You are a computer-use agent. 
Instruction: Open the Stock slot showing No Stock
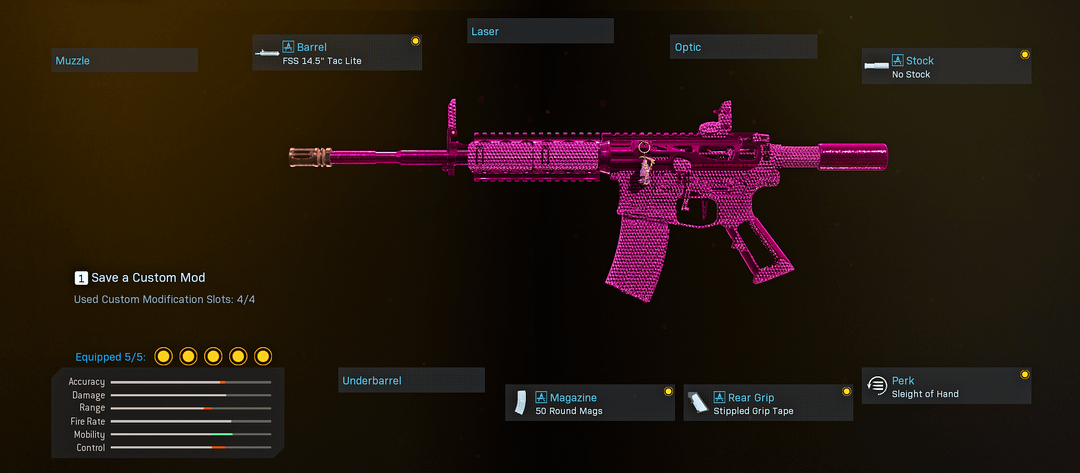[946, 67]
